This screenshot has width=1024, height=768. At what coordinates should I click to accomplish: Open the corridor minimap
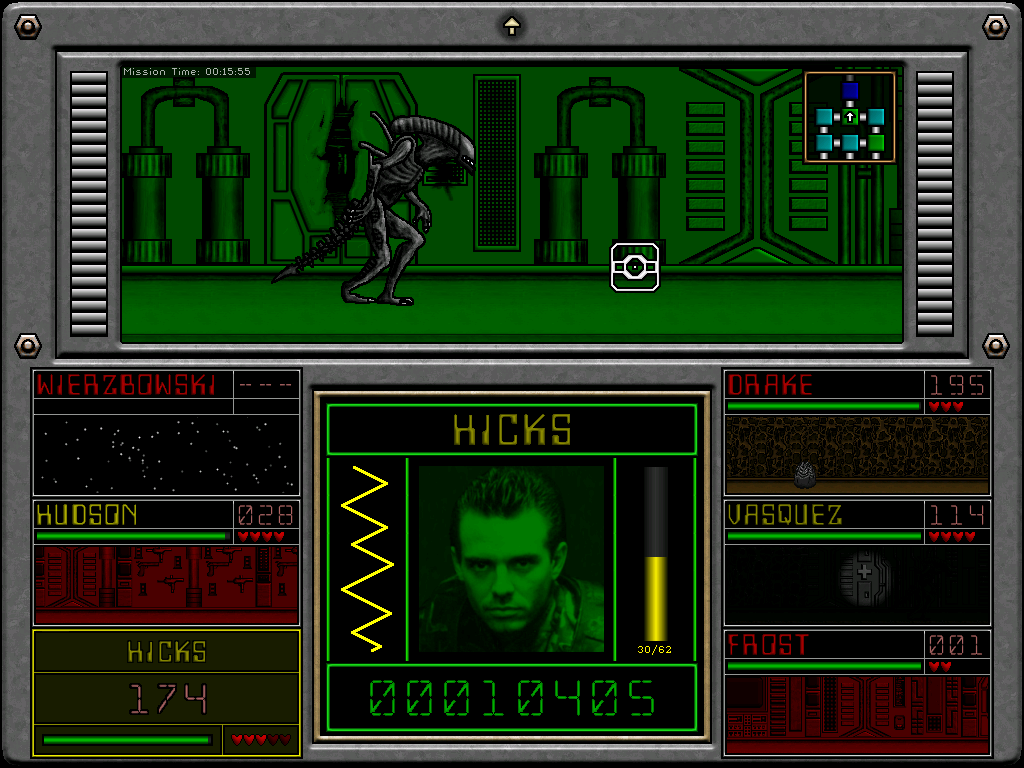click(x=849, y=118)
